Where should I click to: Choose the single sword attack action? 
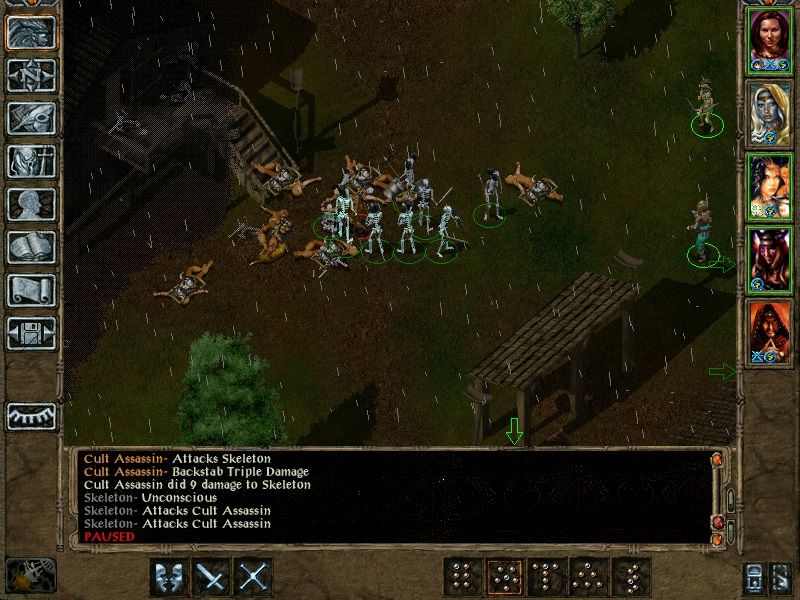tap(213, 576)
